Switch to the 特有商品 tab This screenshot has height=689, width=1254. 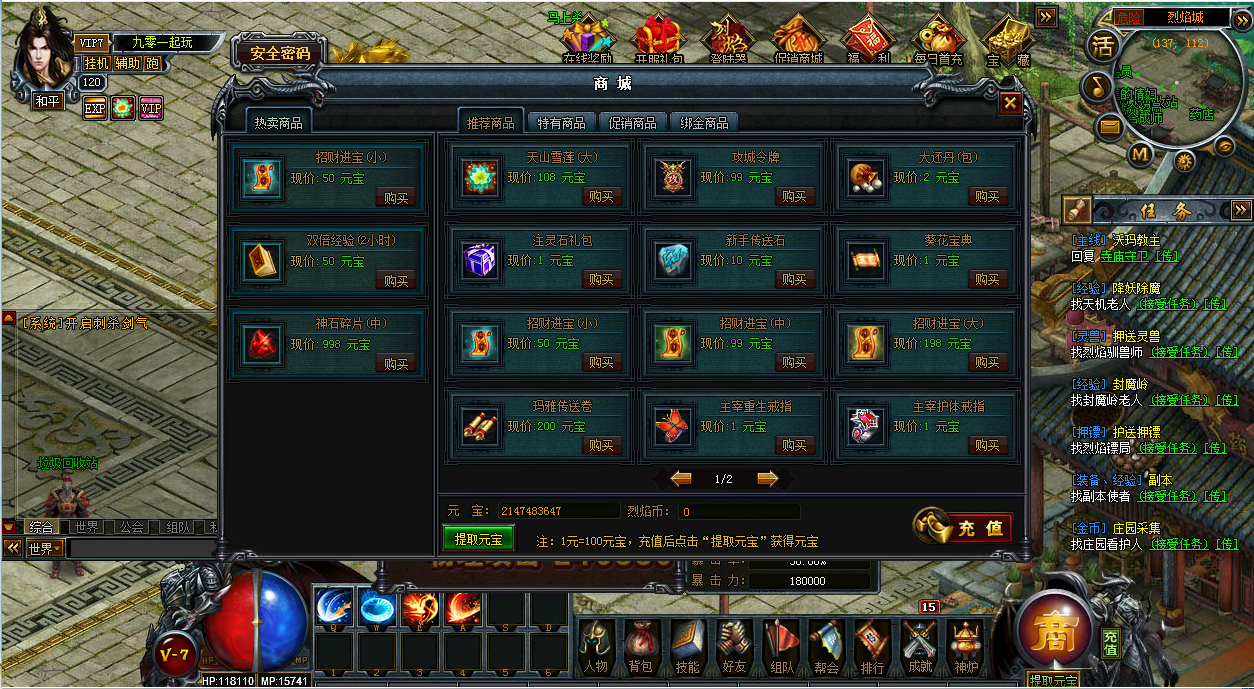click(561, 123)
